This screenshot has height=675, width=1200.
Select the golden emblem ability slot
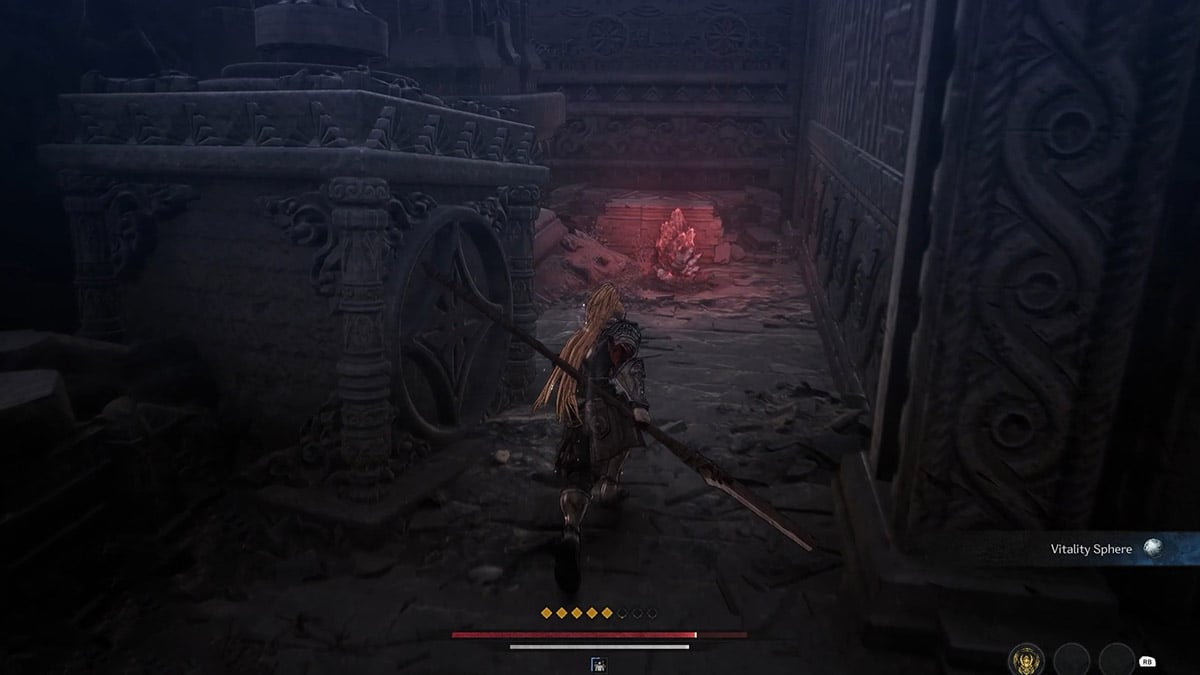[x=1026, y=659]
